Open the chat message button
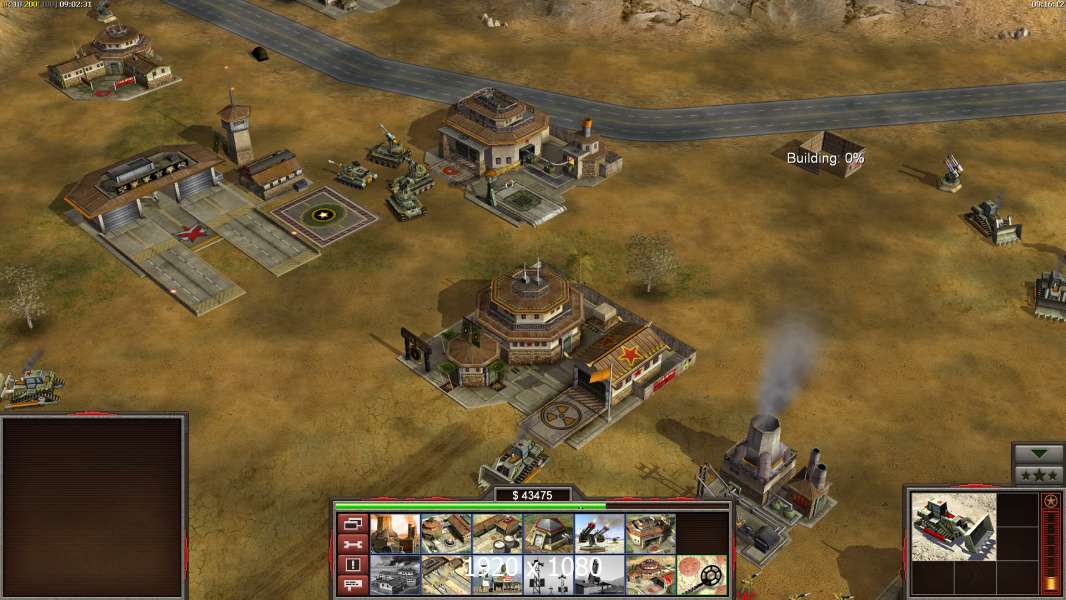 tap(351, 584)
